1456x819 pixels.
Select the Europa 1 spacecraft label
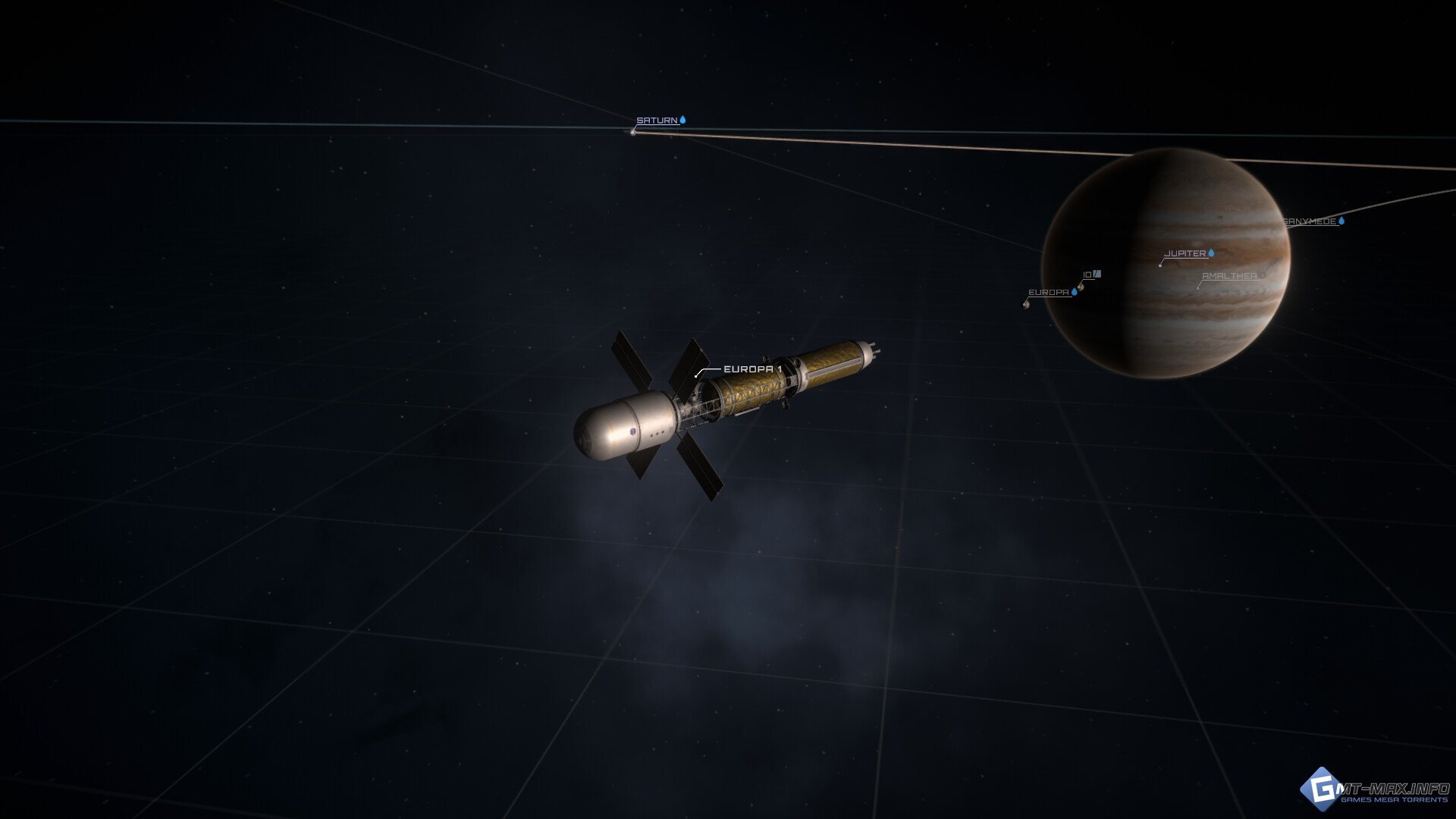pyautogui.click(x=752, y=369)
